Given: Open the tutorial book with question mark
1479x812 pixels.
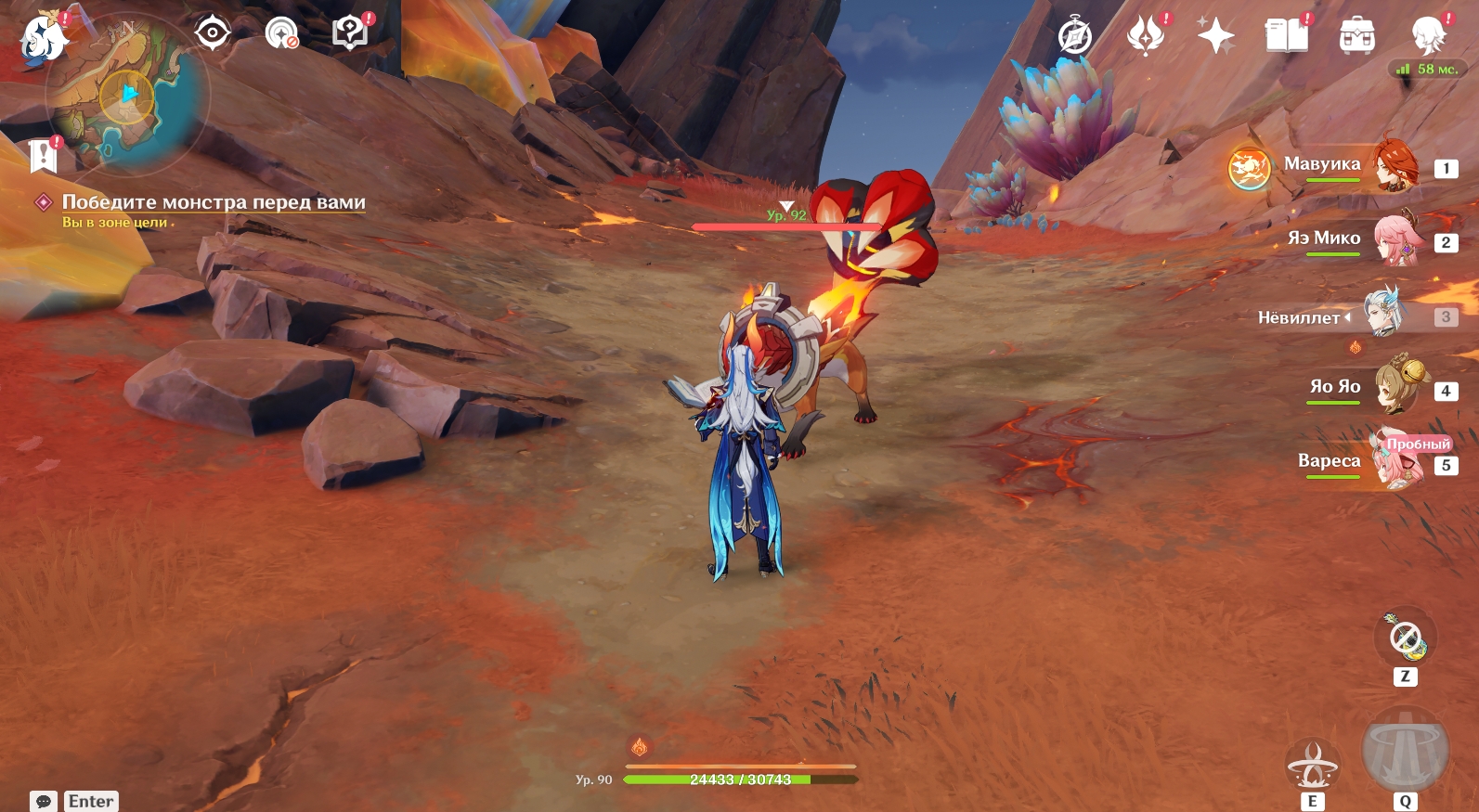Looking at the screenshot, I should coord(350,34).
